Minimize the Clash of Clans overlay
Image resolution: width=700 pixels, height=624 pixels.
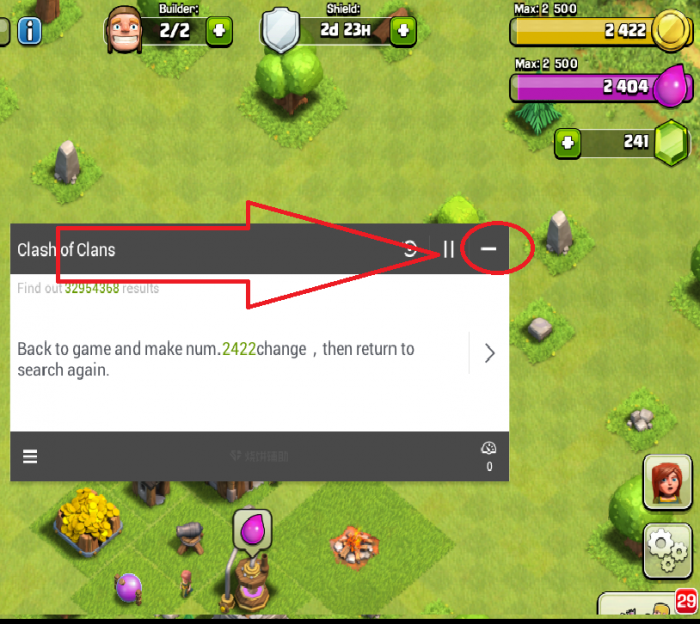click(x=488, y=249)
